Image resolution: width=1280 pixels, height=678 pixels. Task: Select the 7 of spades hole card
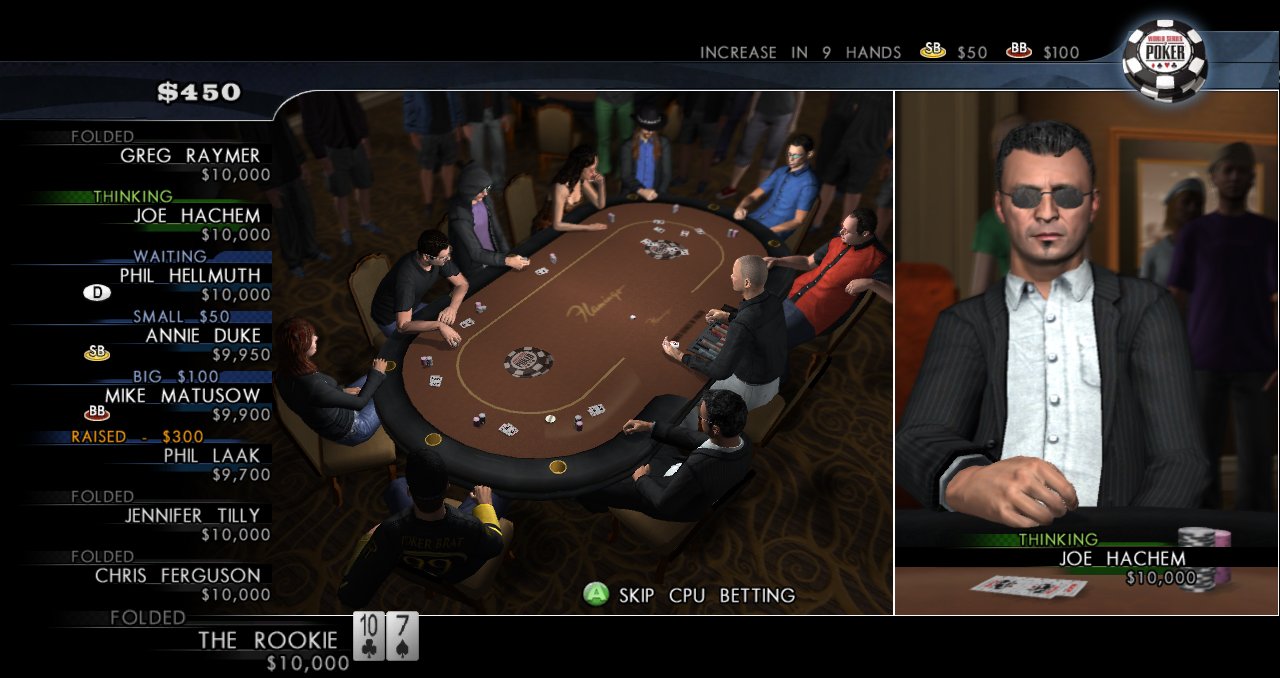[402, 636]
